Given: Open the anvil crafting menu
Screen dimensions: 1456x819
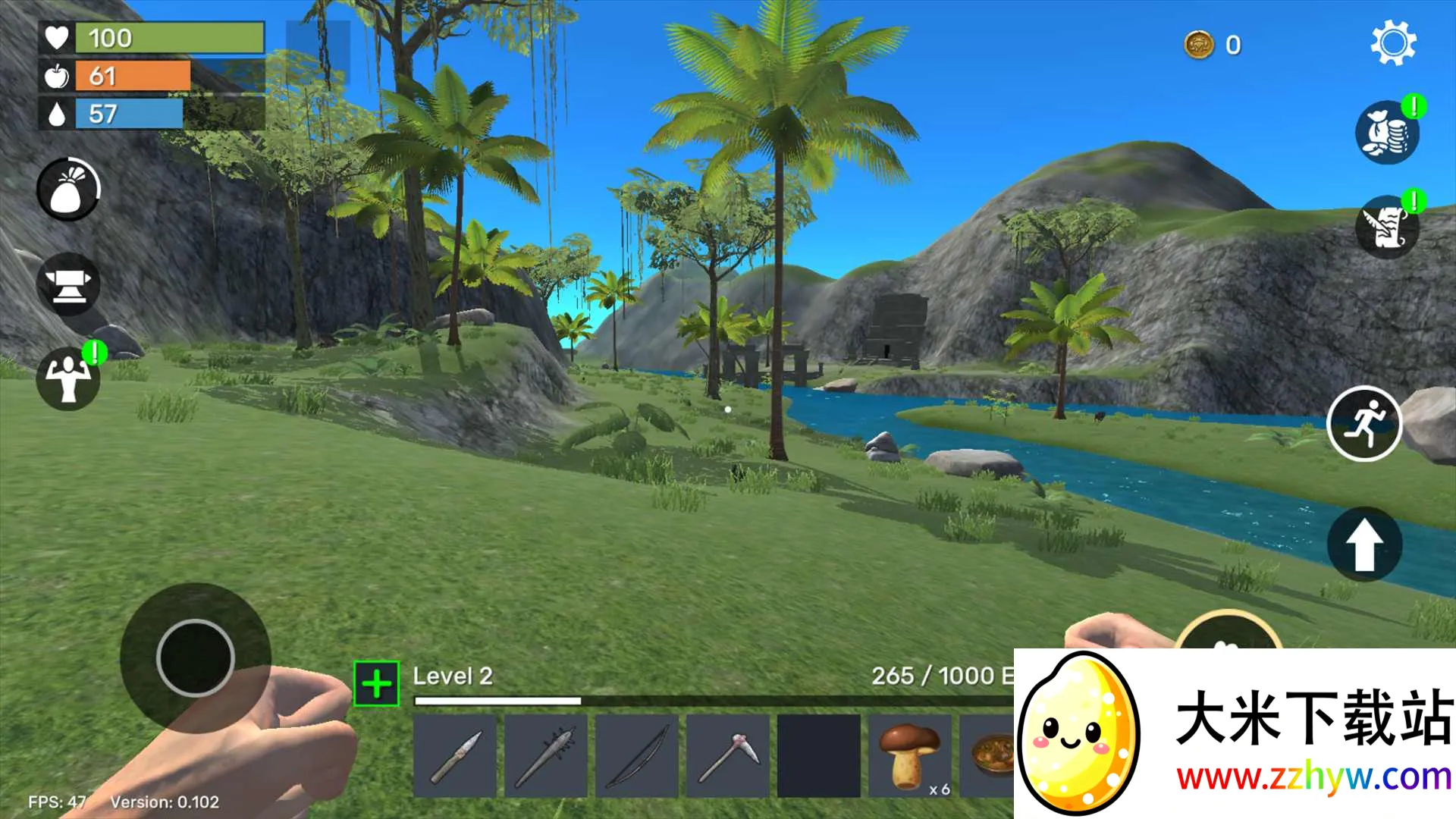Looking at the screenshot, I should pyautogui.click(x=68, y=284).
